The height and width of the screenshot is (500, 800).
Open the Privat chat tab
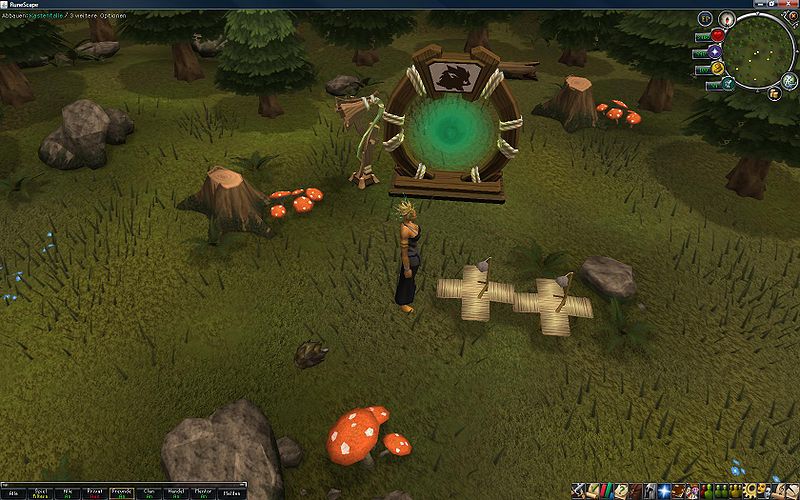pos(95,493)
